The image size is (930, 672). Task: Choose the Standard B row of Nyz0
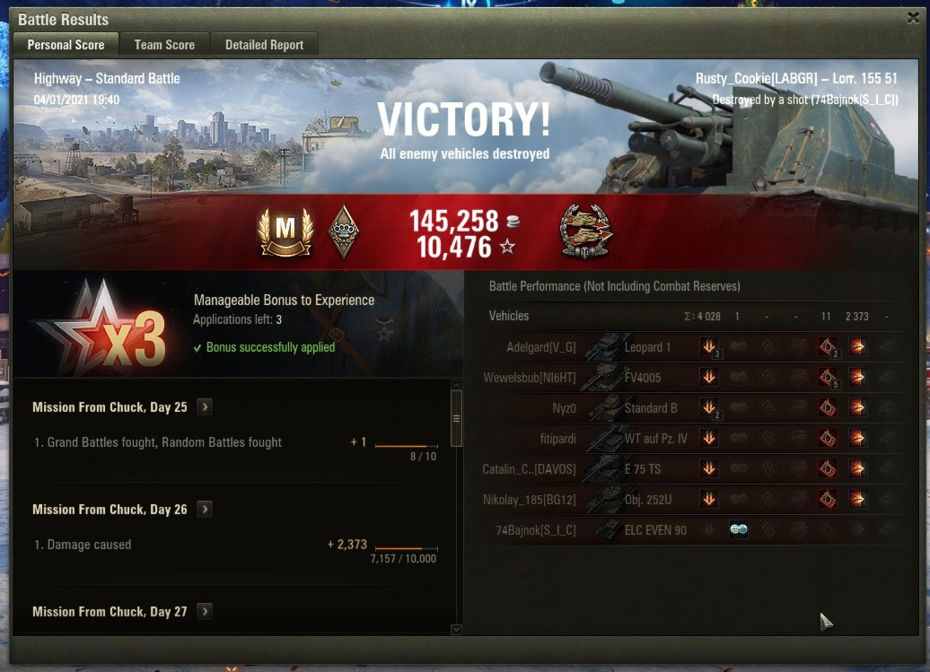click(660, 408)
